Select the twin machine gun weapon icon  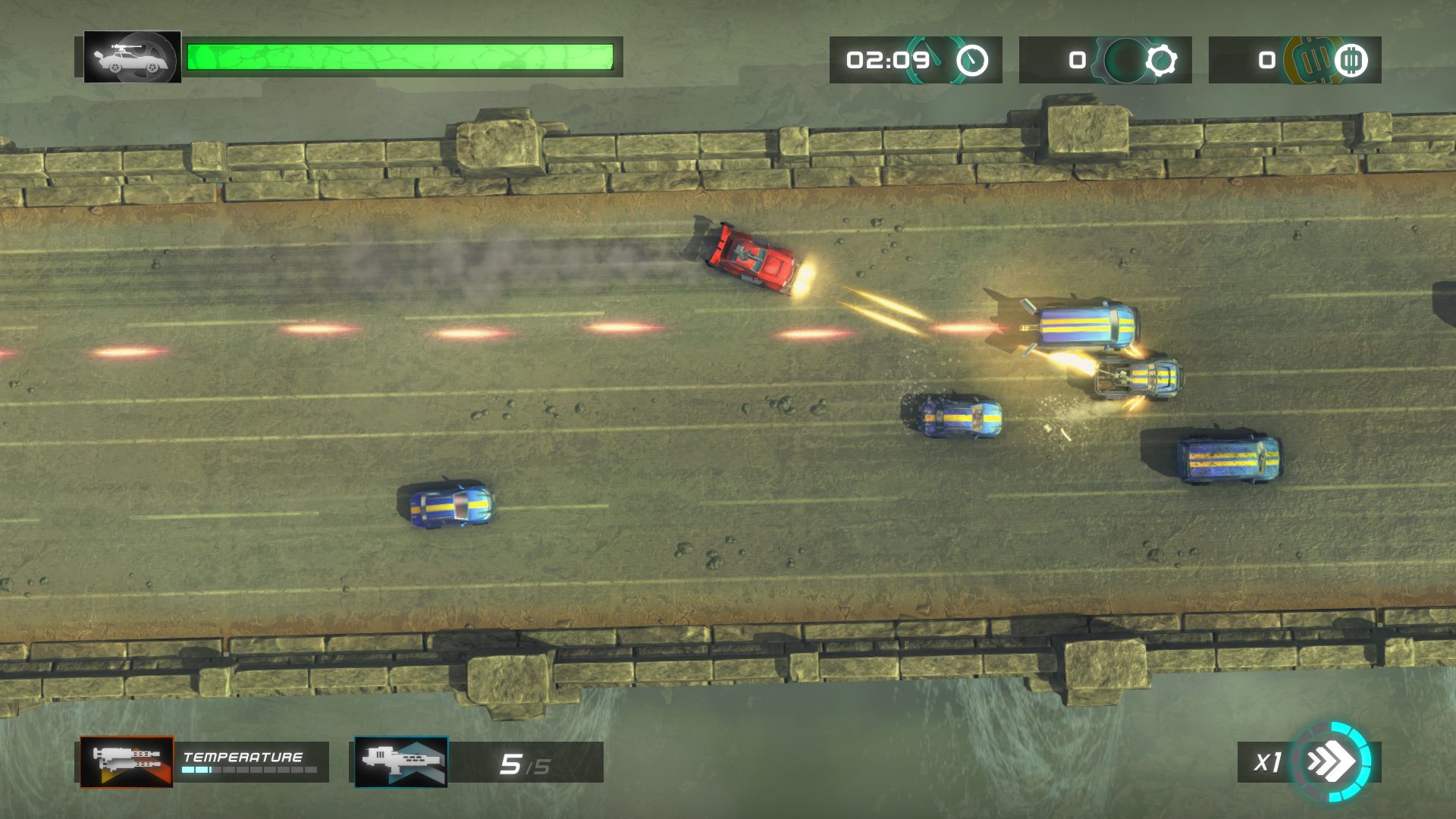pyautogui.click(x=127, y=761)
